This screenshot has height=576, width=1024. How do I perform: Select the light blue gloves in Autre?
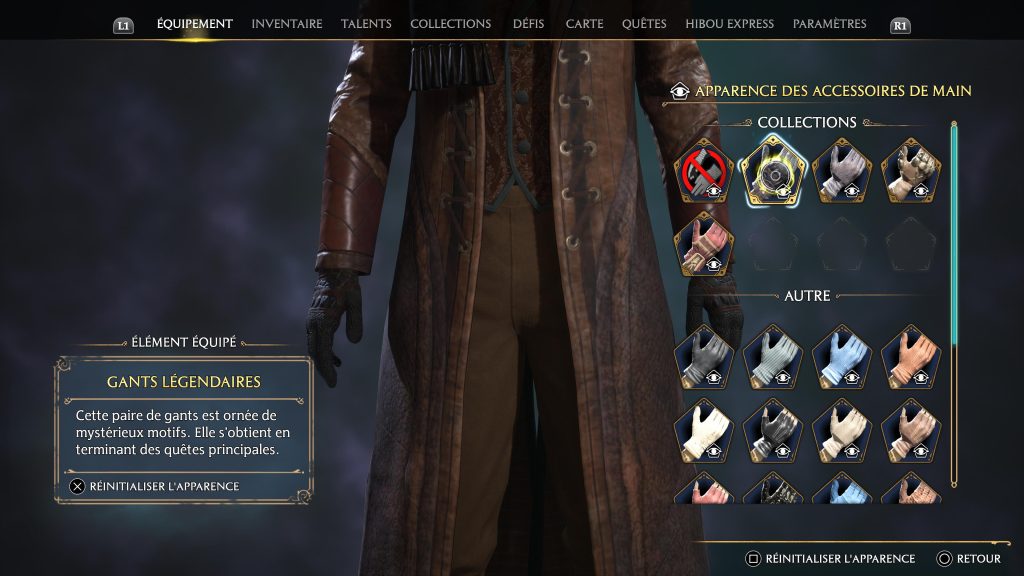tap(841, 355)
